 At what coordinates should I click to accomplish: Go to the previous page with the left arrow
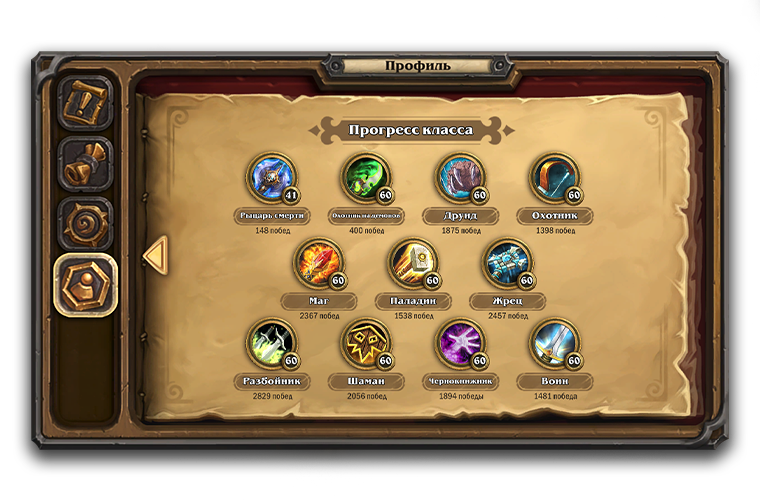154,255
